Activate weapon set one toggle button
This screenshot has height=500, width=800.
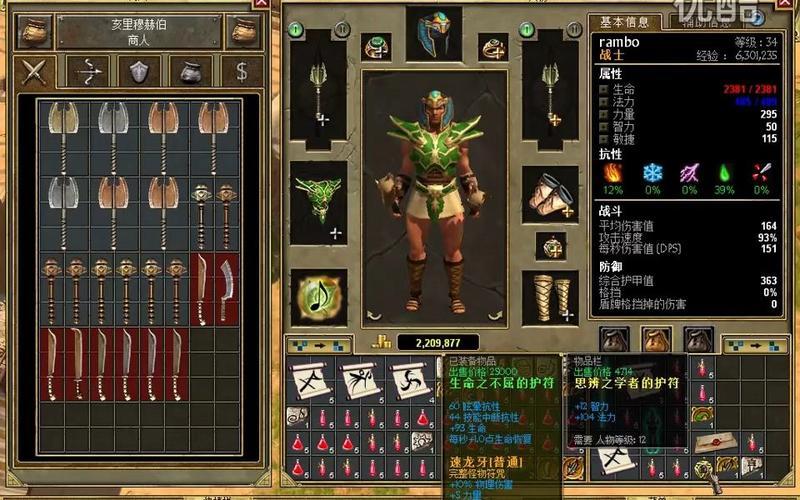coord(296,31)
